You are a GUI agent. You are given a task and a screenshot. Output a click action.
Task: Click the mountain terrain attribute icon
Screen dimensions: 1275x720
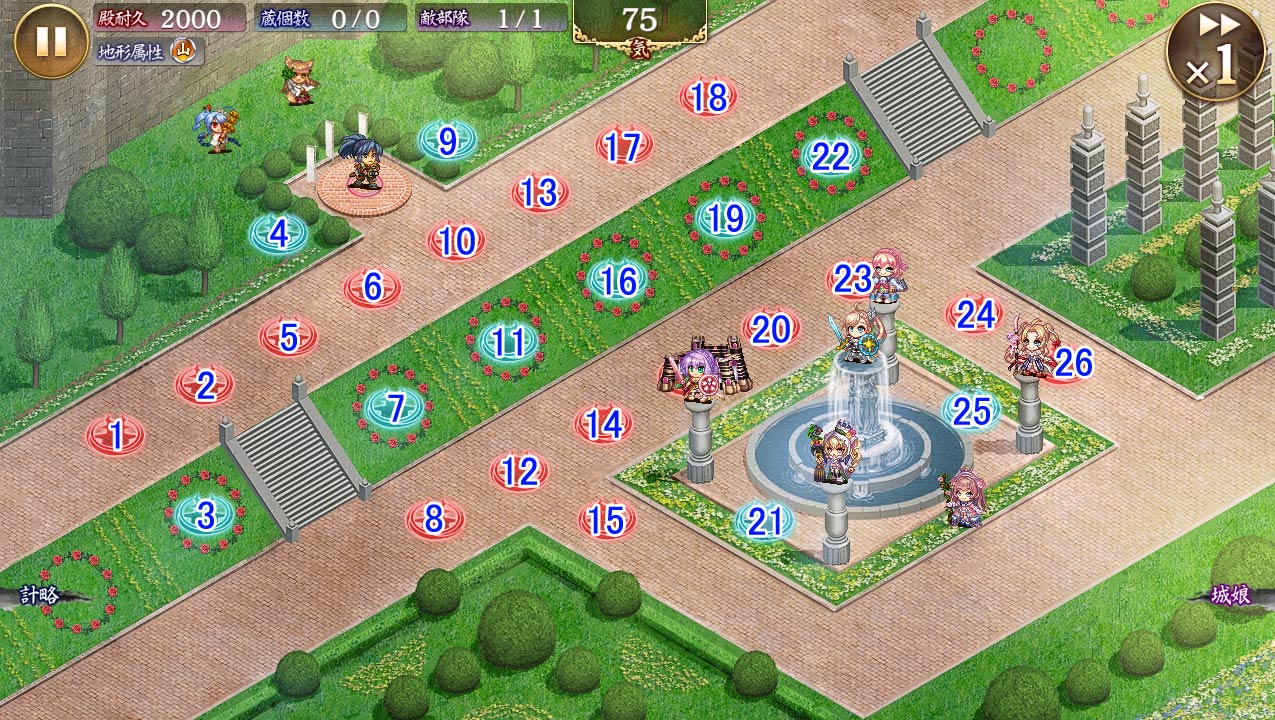tap(183, 51)
